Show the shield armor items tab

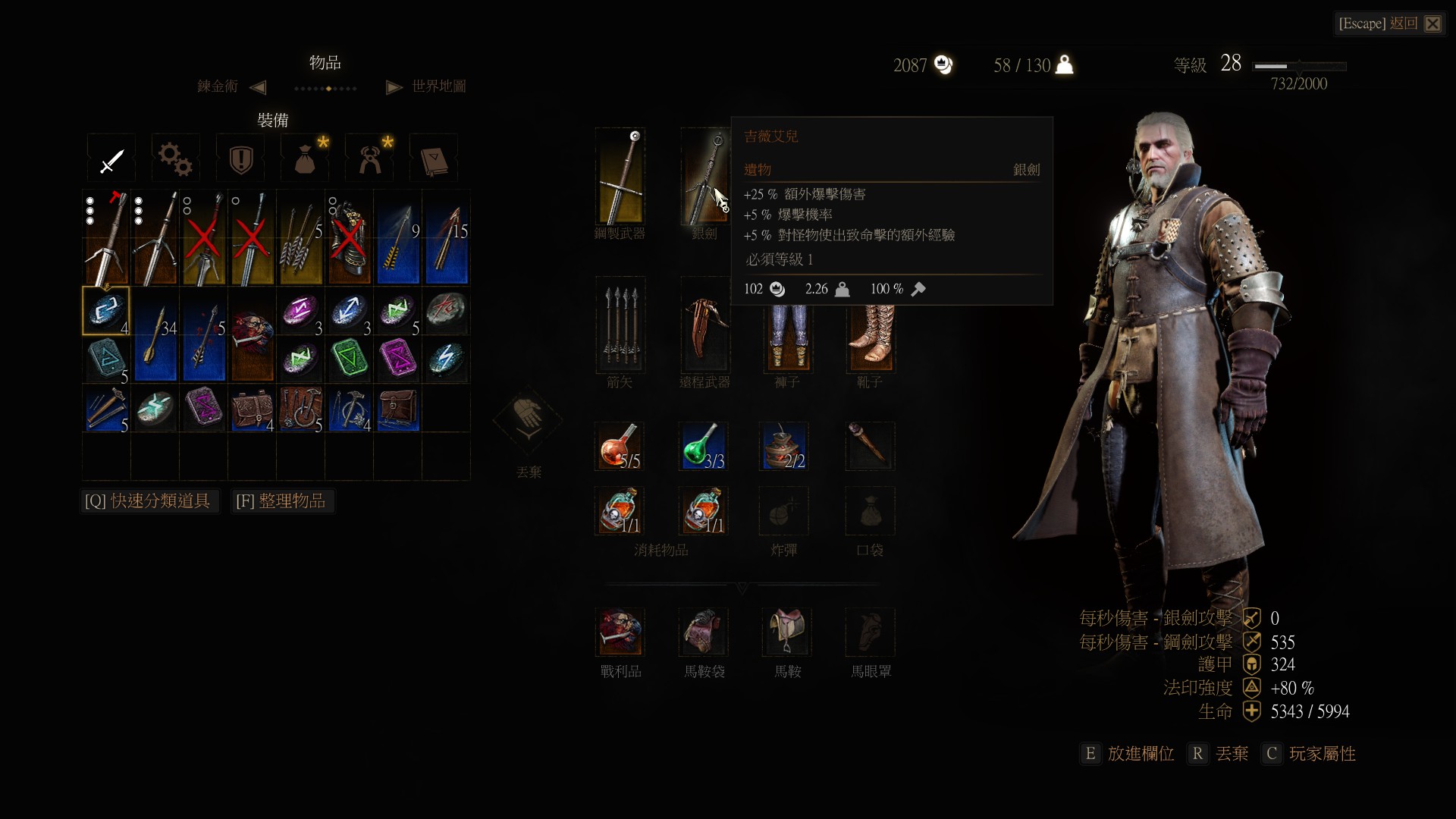pyautogui.click(x=240, y=159)
